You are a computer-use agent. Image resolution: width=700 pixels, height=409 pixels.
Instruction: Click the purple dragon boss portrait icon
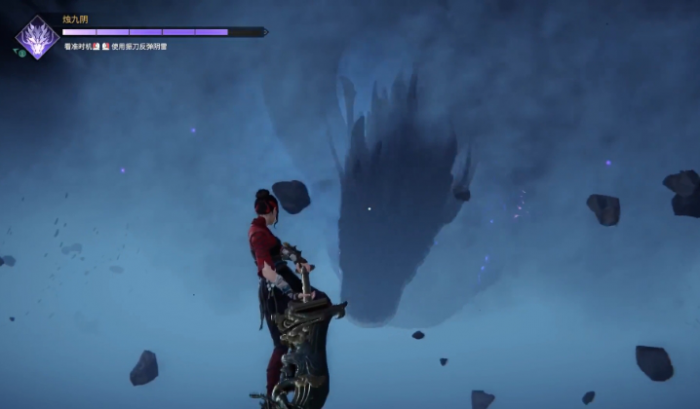click(37, 37)
